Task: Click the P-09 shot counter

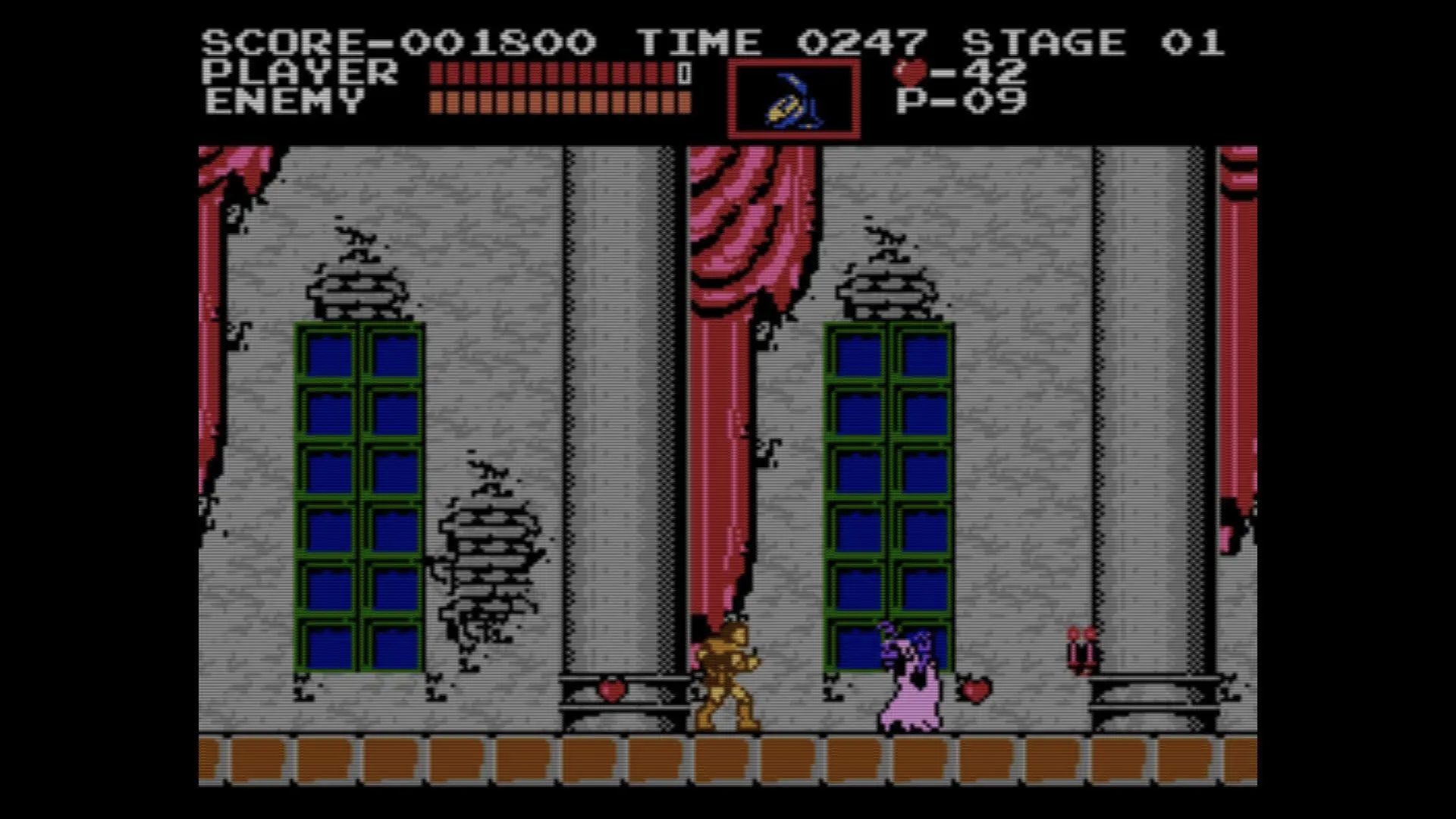Action: [x=960, y=98]
